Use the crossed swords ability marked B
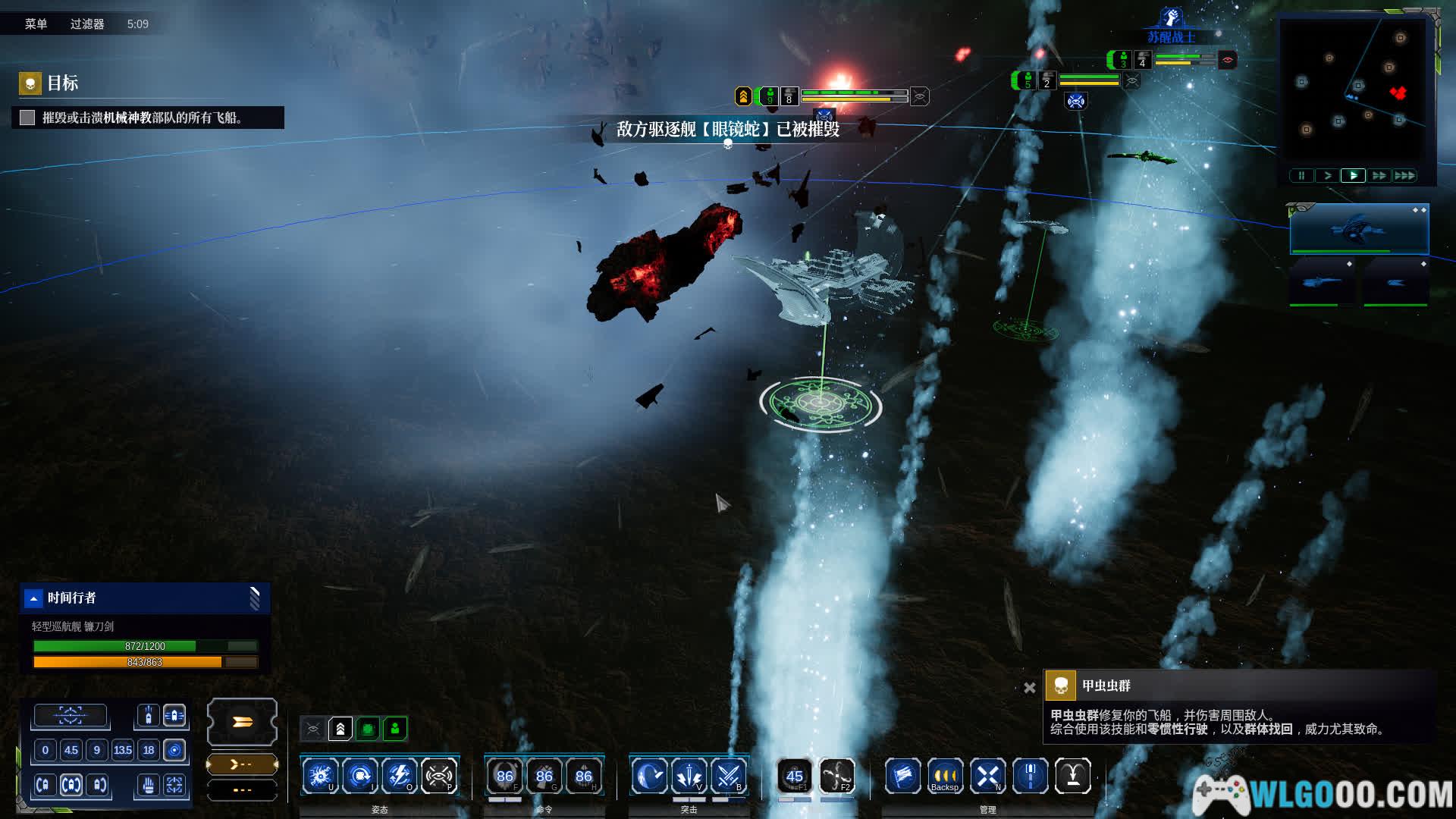This screenshot has width=1456, height=819. click(728, 776)
